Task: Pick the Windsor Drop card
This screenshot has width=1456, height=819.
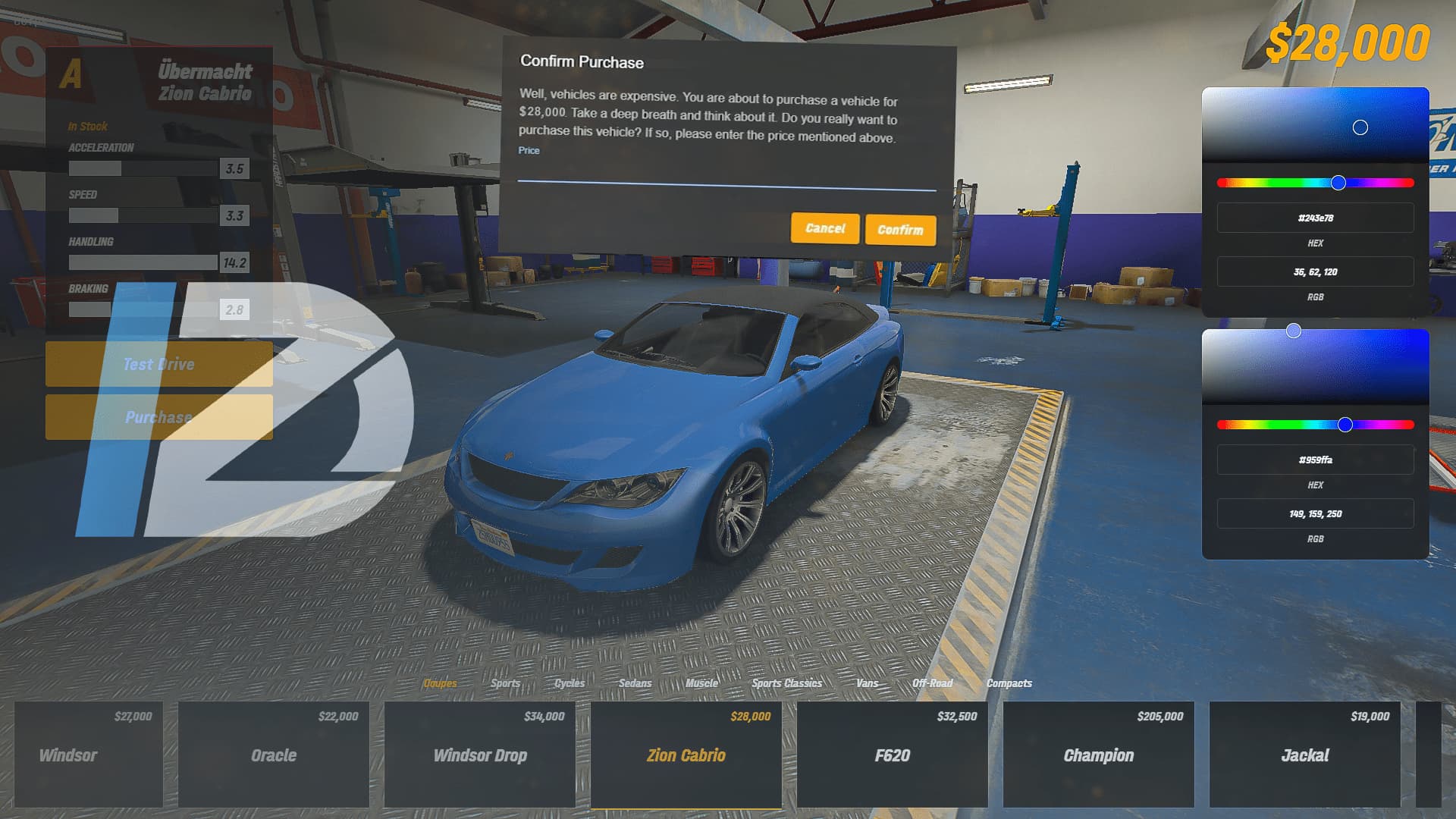Action: tap(480, 754)
